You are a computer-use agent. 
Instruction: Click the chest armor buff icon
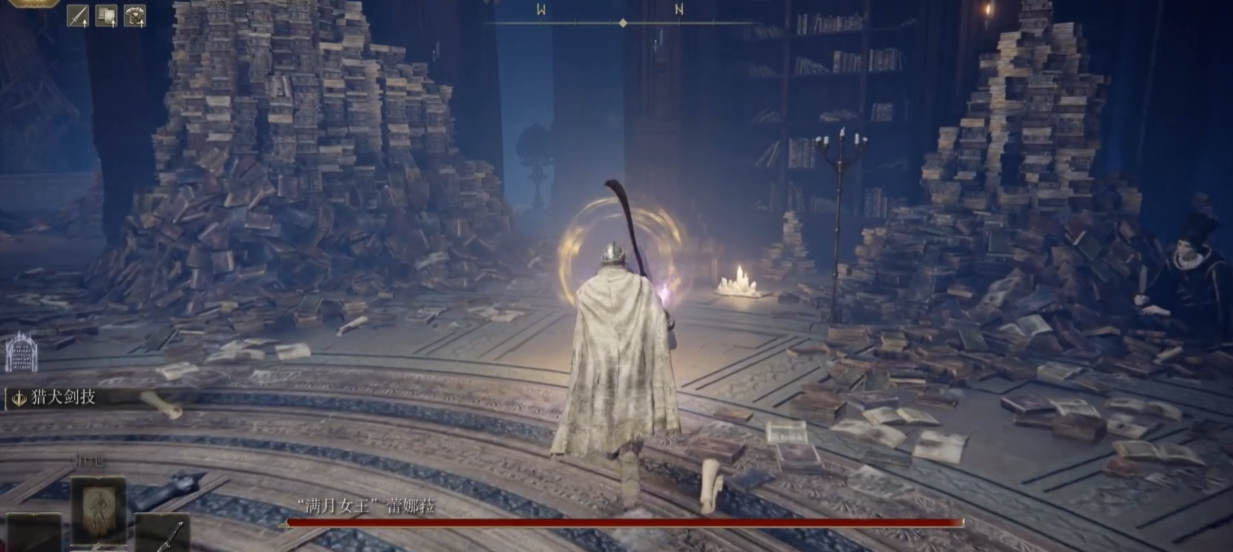tap(134, 15)
